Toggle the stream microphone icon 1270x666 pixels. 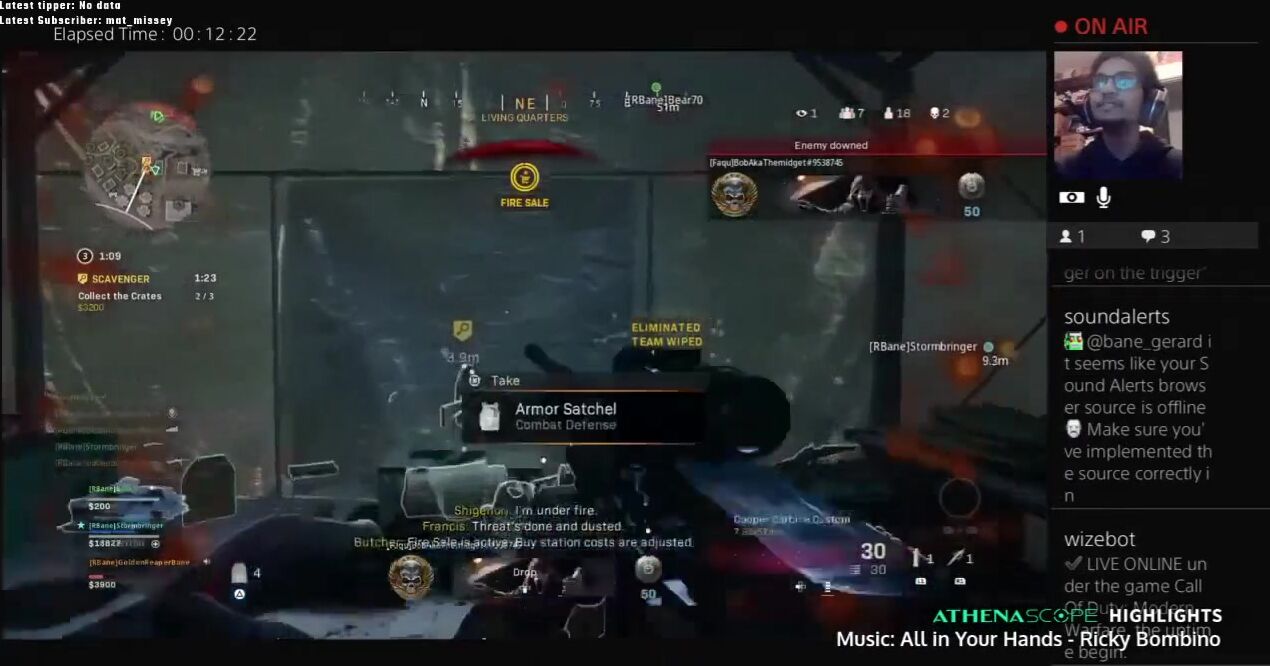(x=1103, y=198)
